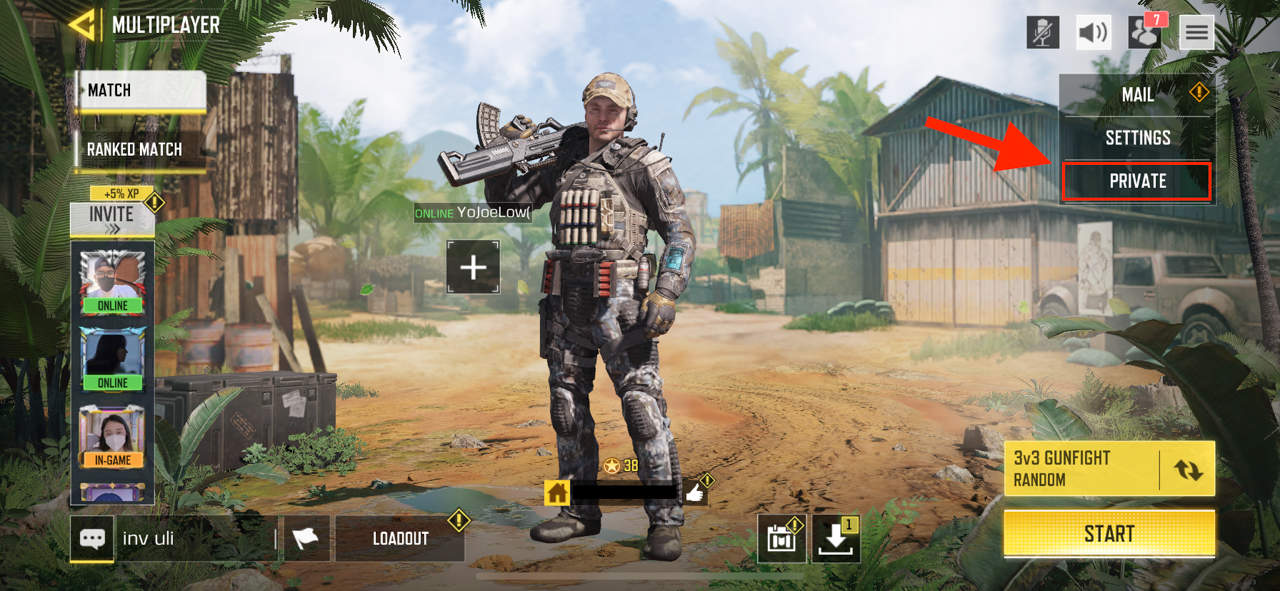The height and width of the screenshot is (591, 1280).
Task: Toggle the muted microphone icon
Action: (x=1043, y=32)
